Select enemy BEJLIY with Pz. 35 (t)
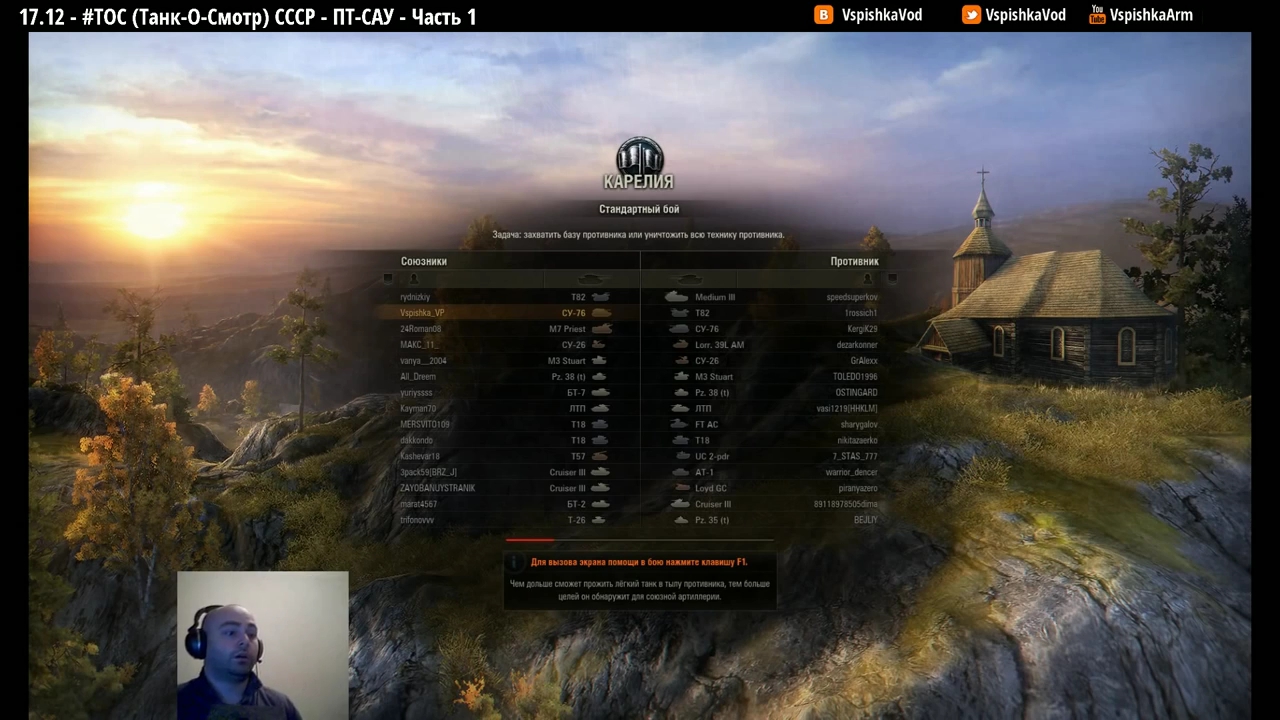Screen dimensions: 1280x720 click(x=772, y=520)
